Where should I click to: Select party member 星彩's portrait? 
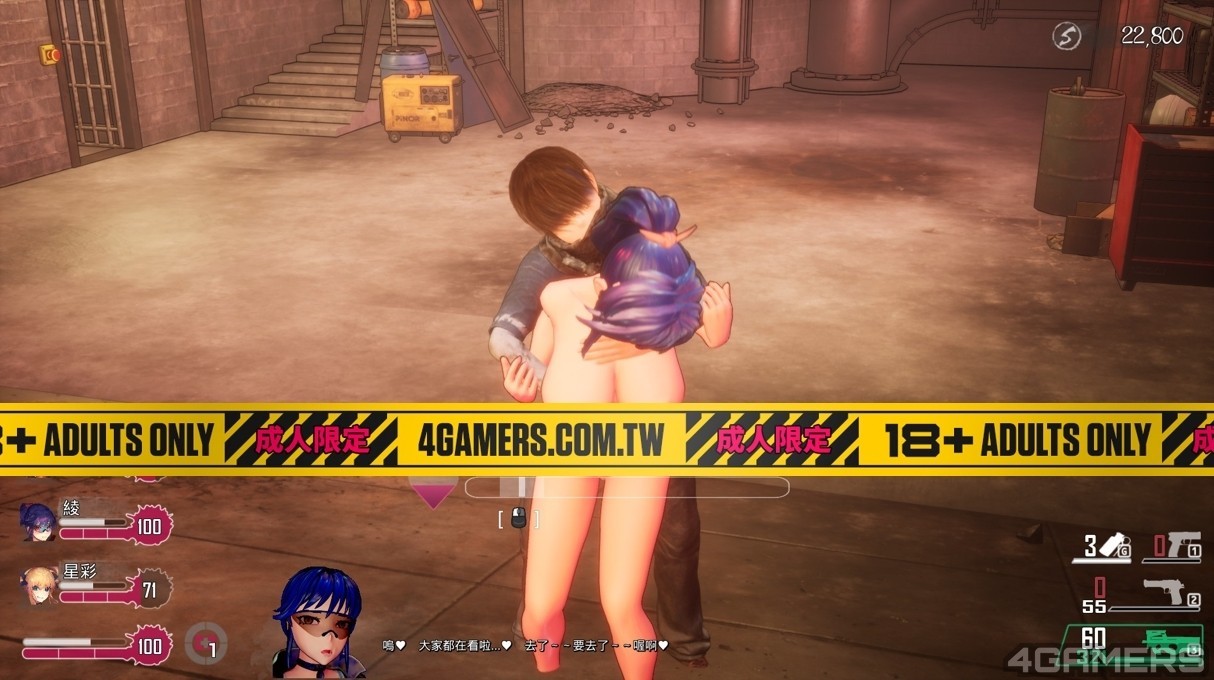coord(40,587)
